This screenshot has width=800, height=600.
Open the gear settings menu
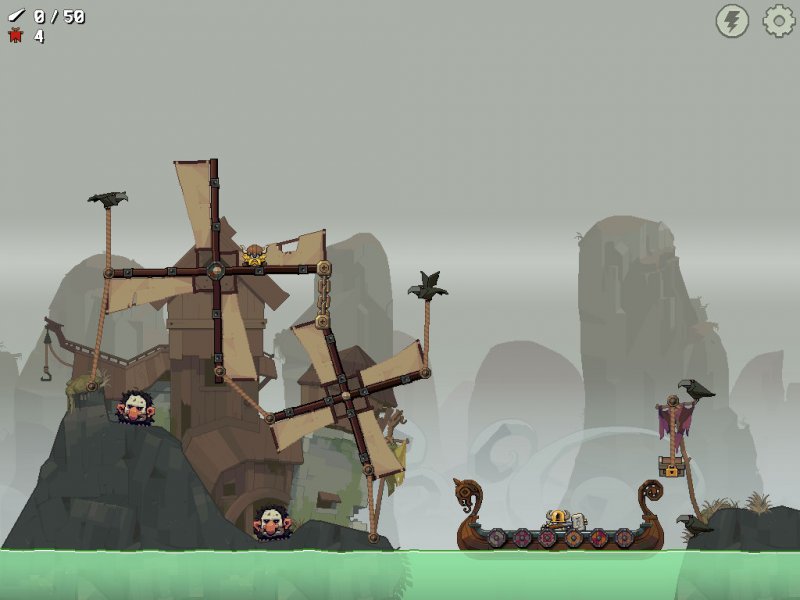pyautogui.click(x=779, y=21)
